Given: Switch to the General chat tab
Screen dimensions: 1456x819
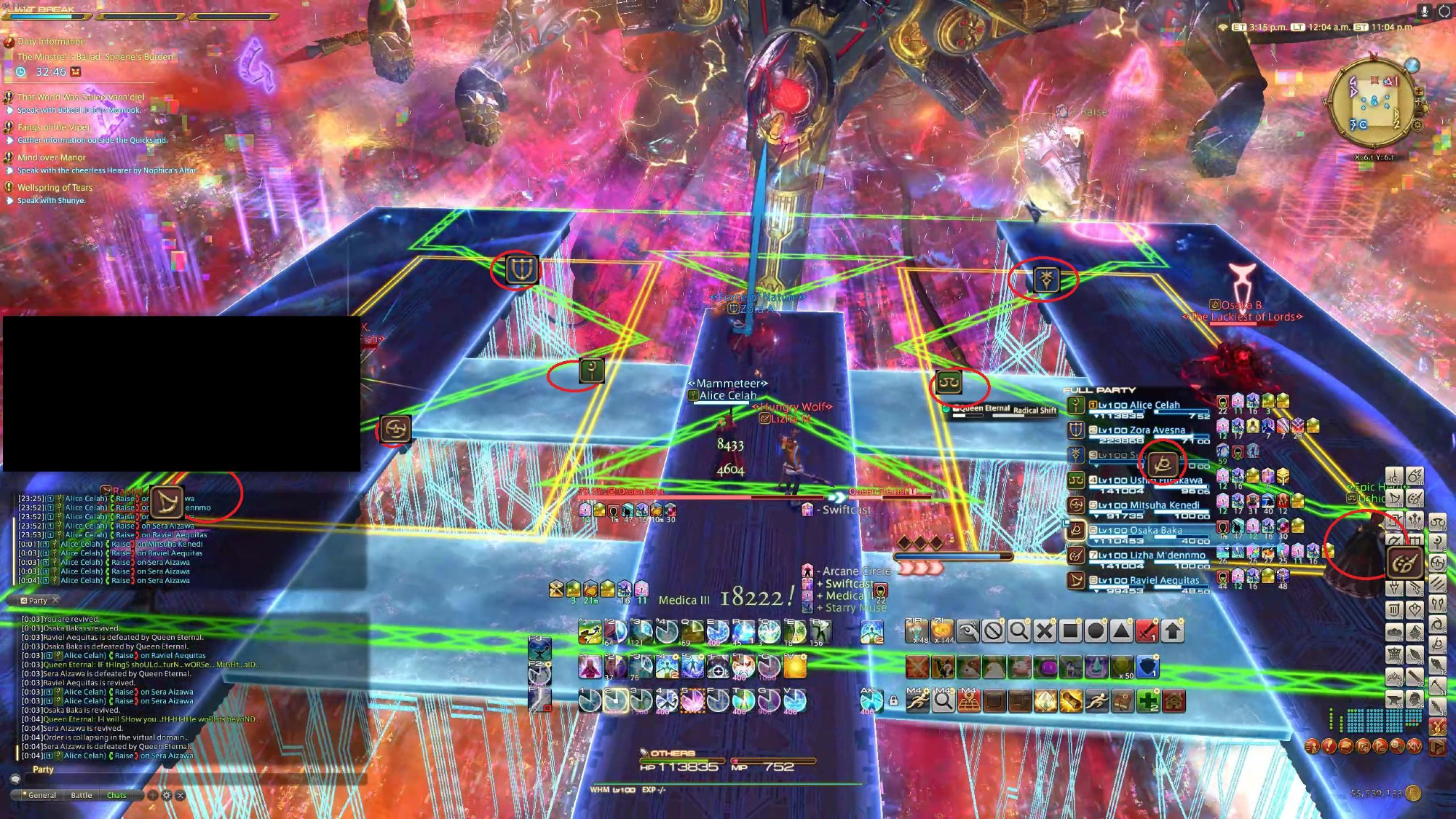Looking at the screenshot, I should click(x=41, y=795).
